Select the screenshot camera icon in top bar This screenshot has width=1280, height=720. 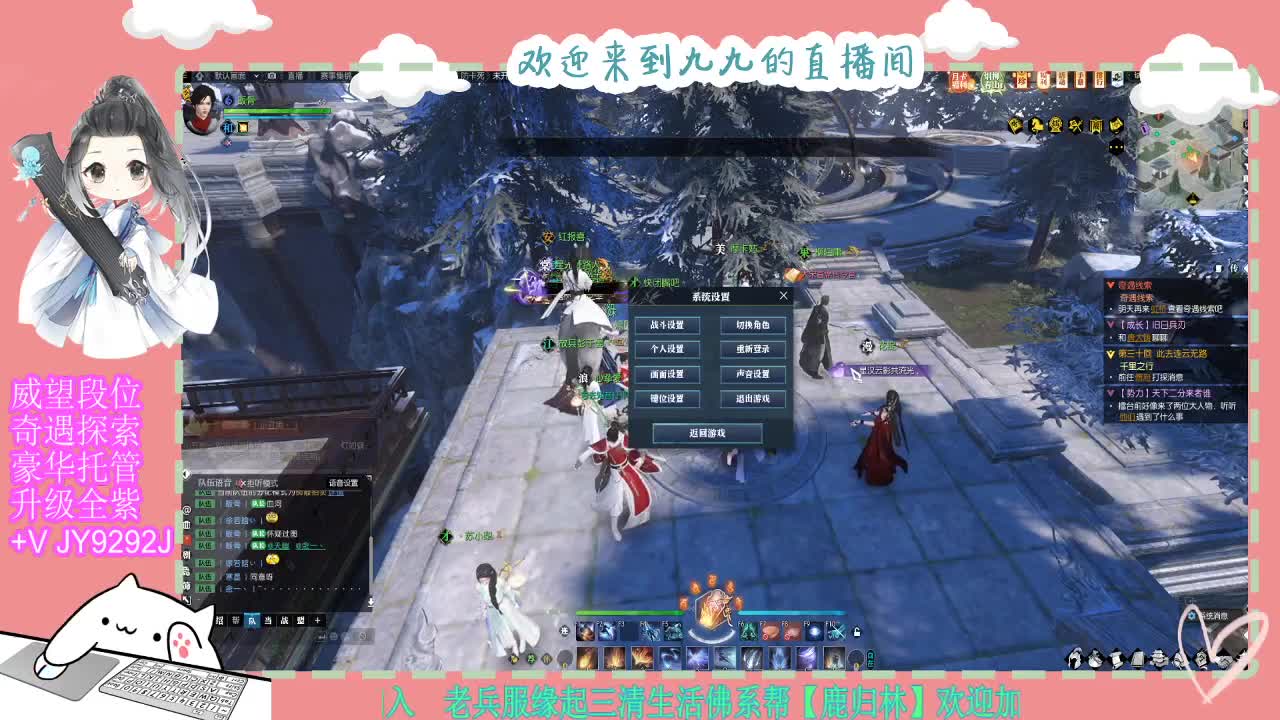tap(272, 75)
